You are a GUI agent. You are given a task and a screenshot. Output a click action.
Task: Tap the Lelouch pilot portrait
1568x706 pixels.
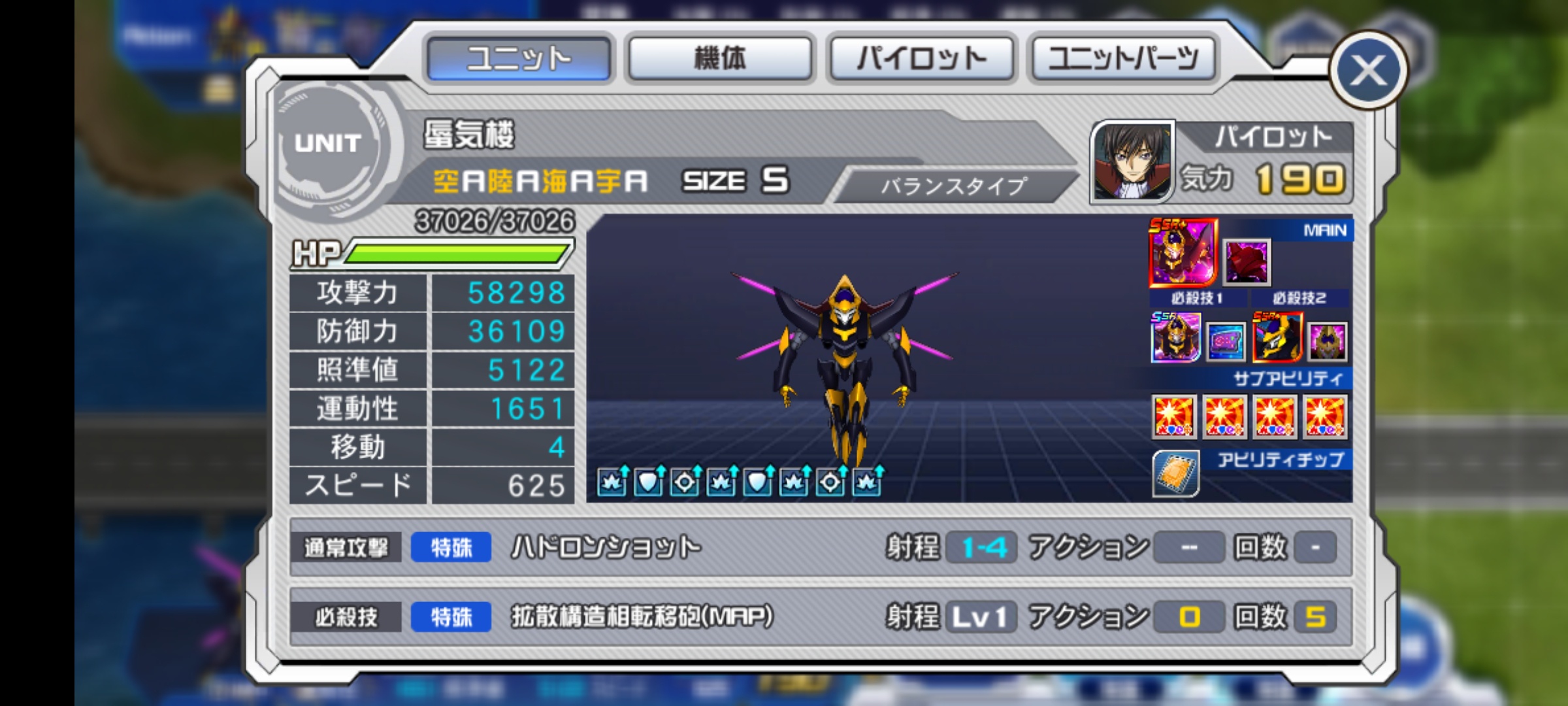click(1132, 161)
